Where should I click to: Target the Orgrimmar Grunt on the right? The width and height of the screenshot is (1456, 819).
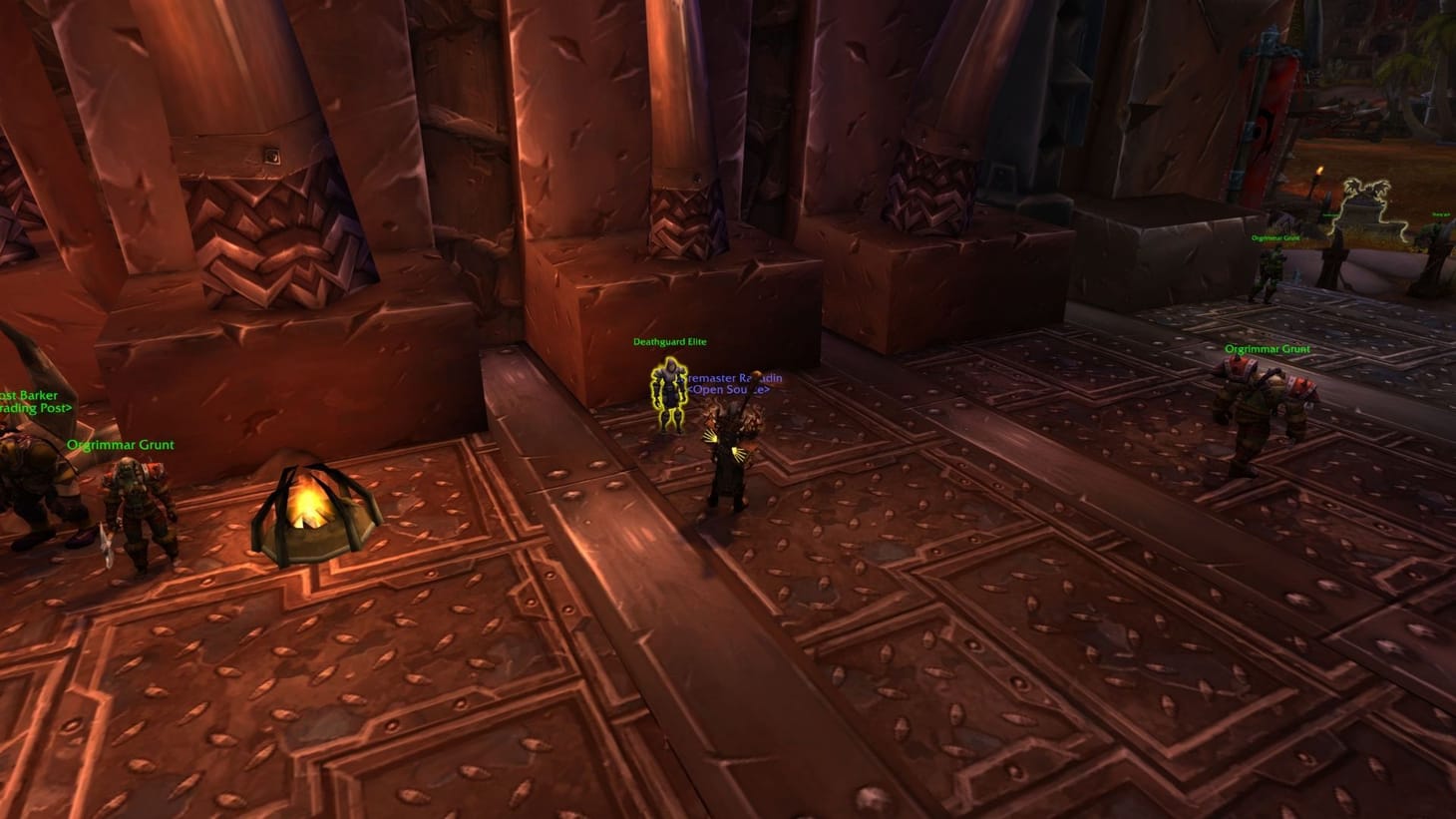pyautogui.click(x=1255, y=419)
